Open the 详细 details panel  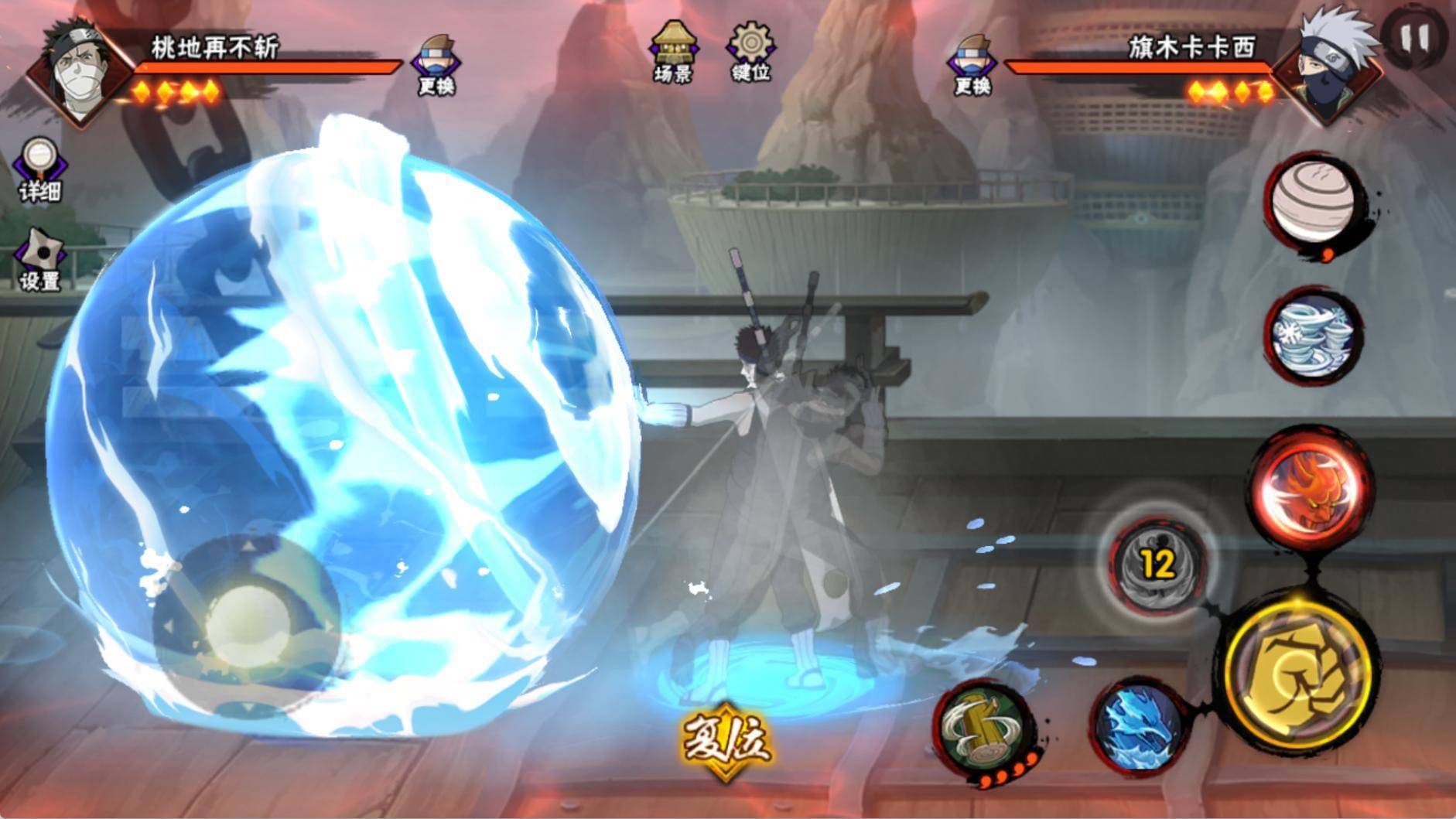coord(39,170)
